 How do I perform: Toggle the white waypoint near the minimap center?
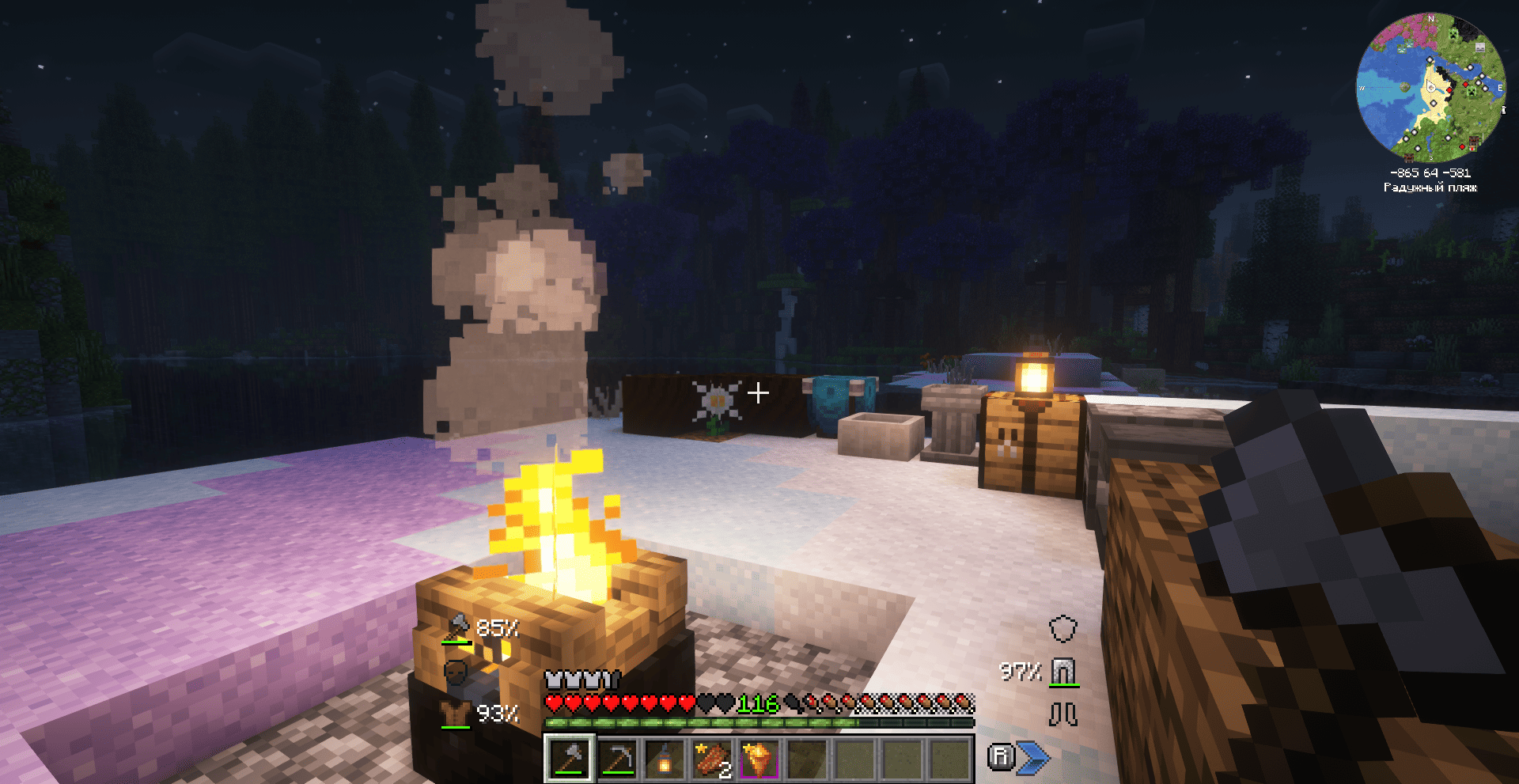coord(1434,102)
